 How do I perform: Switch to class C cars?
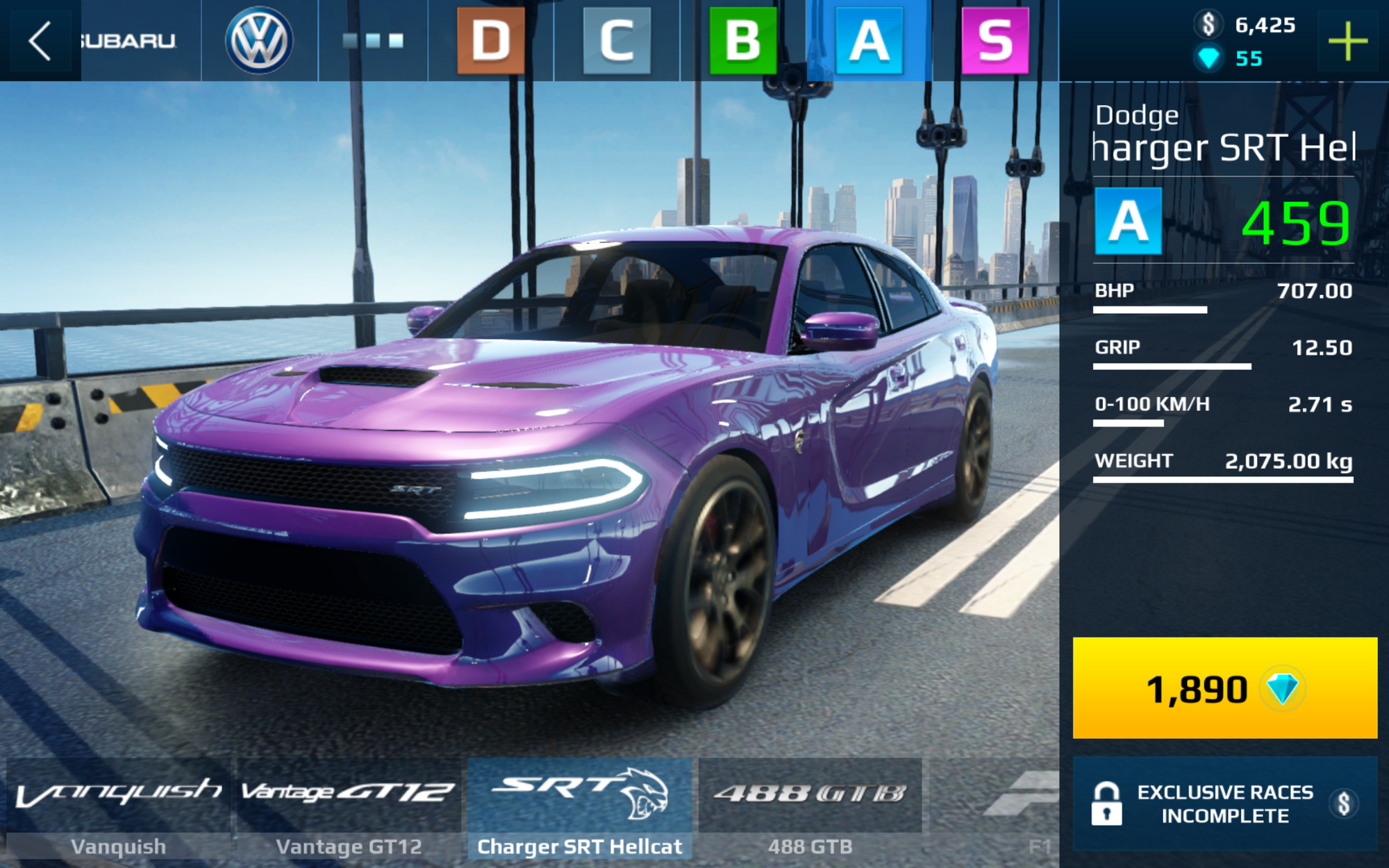tap(617, 40)
